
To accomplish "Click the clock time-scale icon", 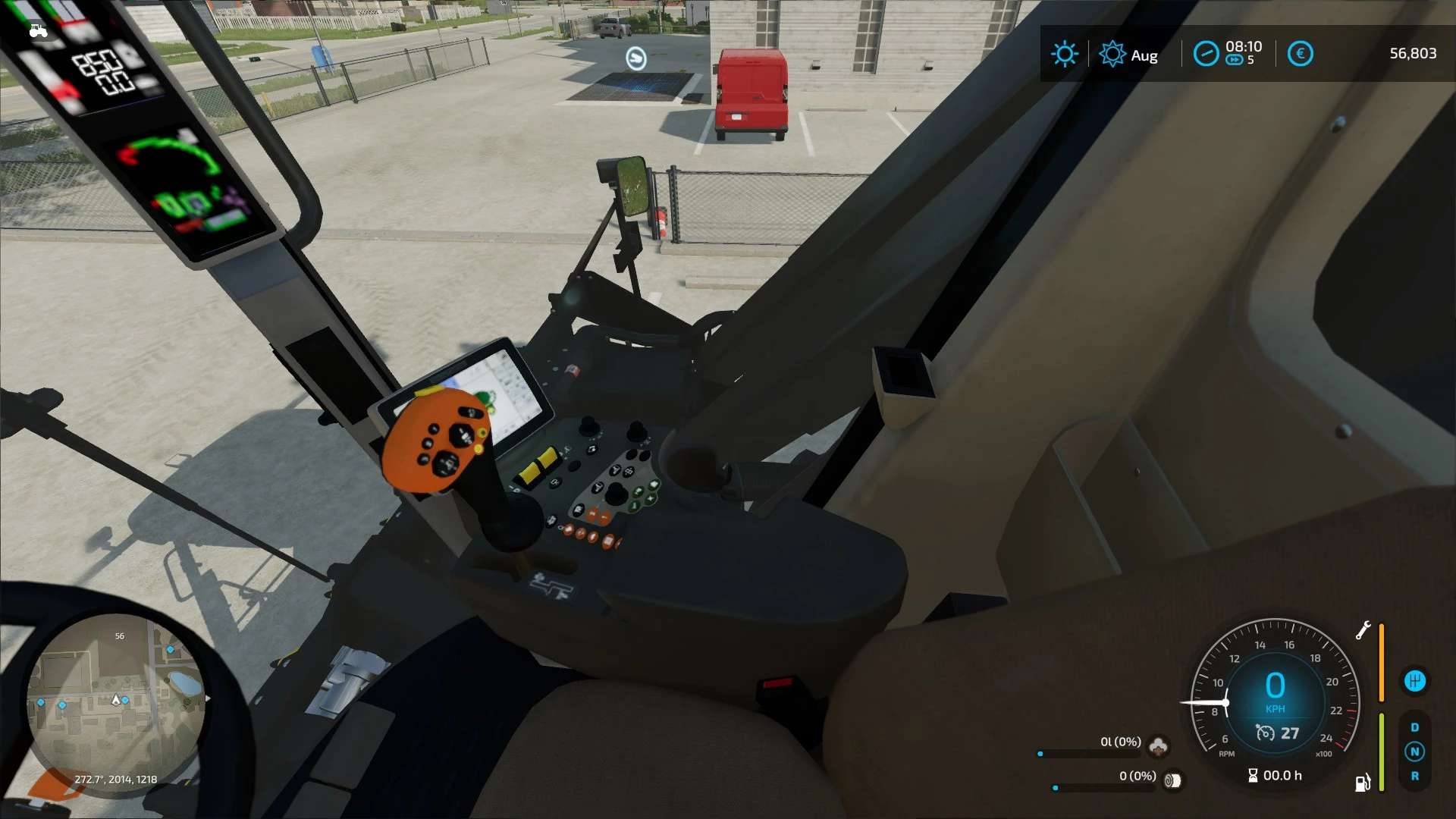I will 1206,54.
